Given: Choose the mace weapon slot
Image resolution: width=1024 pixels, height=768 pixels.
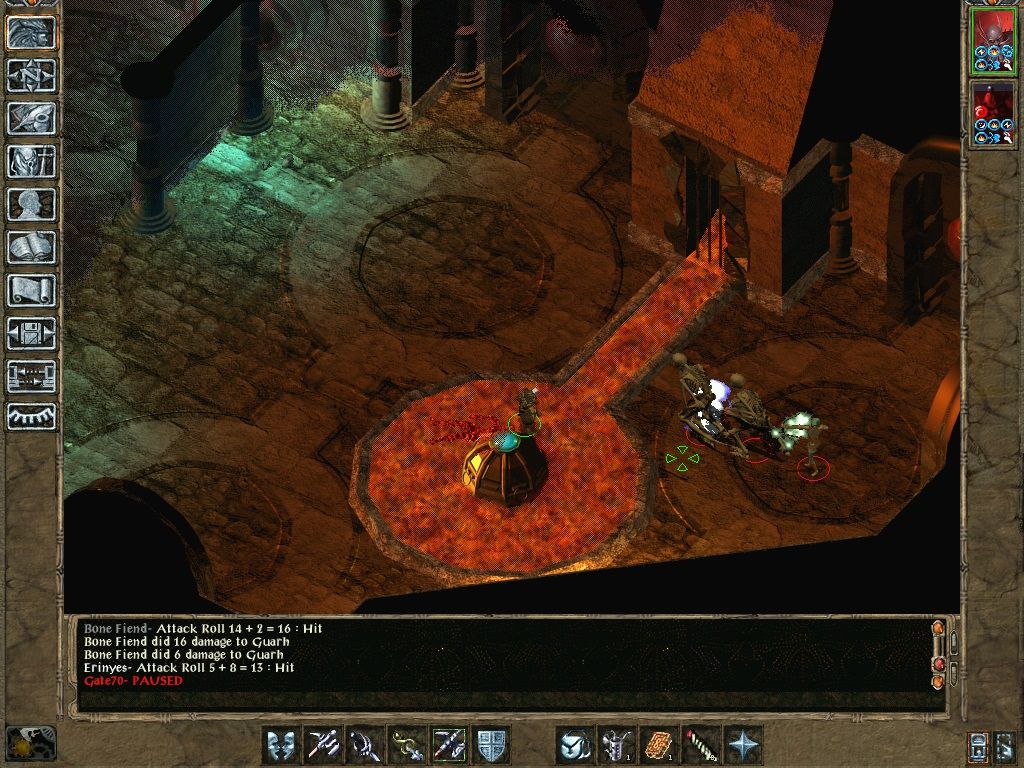Looking at the screenshot, I should click(365, 745).
